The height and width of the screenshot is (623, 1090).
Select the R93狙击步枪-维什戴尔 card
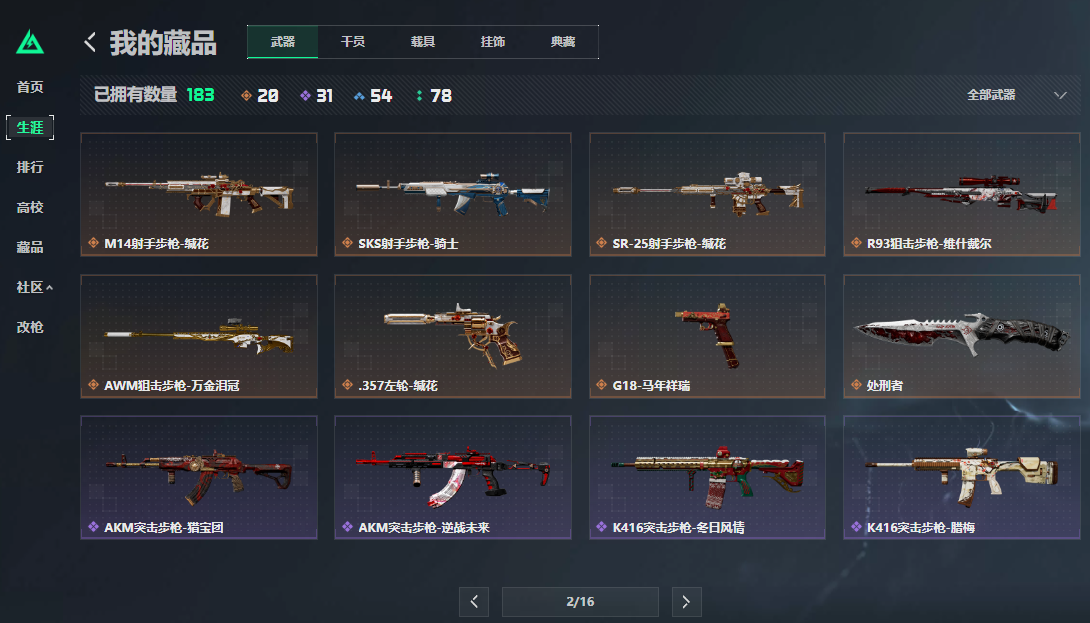(962, 194)
